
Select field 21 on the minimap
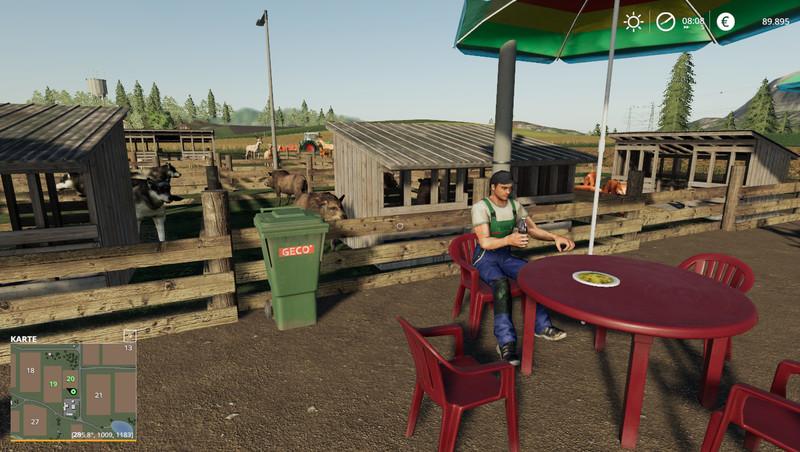pyautogui.click(x=98, y=395)
